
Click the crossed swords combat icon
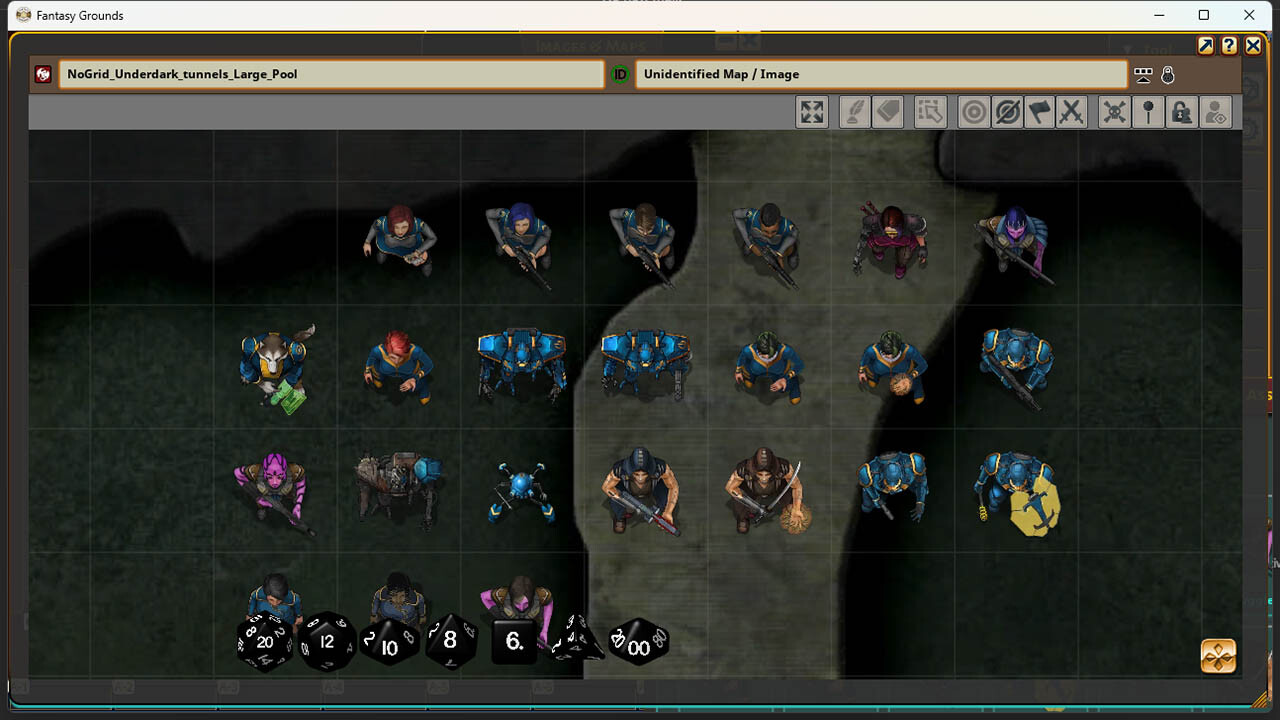coord(1070,112)
